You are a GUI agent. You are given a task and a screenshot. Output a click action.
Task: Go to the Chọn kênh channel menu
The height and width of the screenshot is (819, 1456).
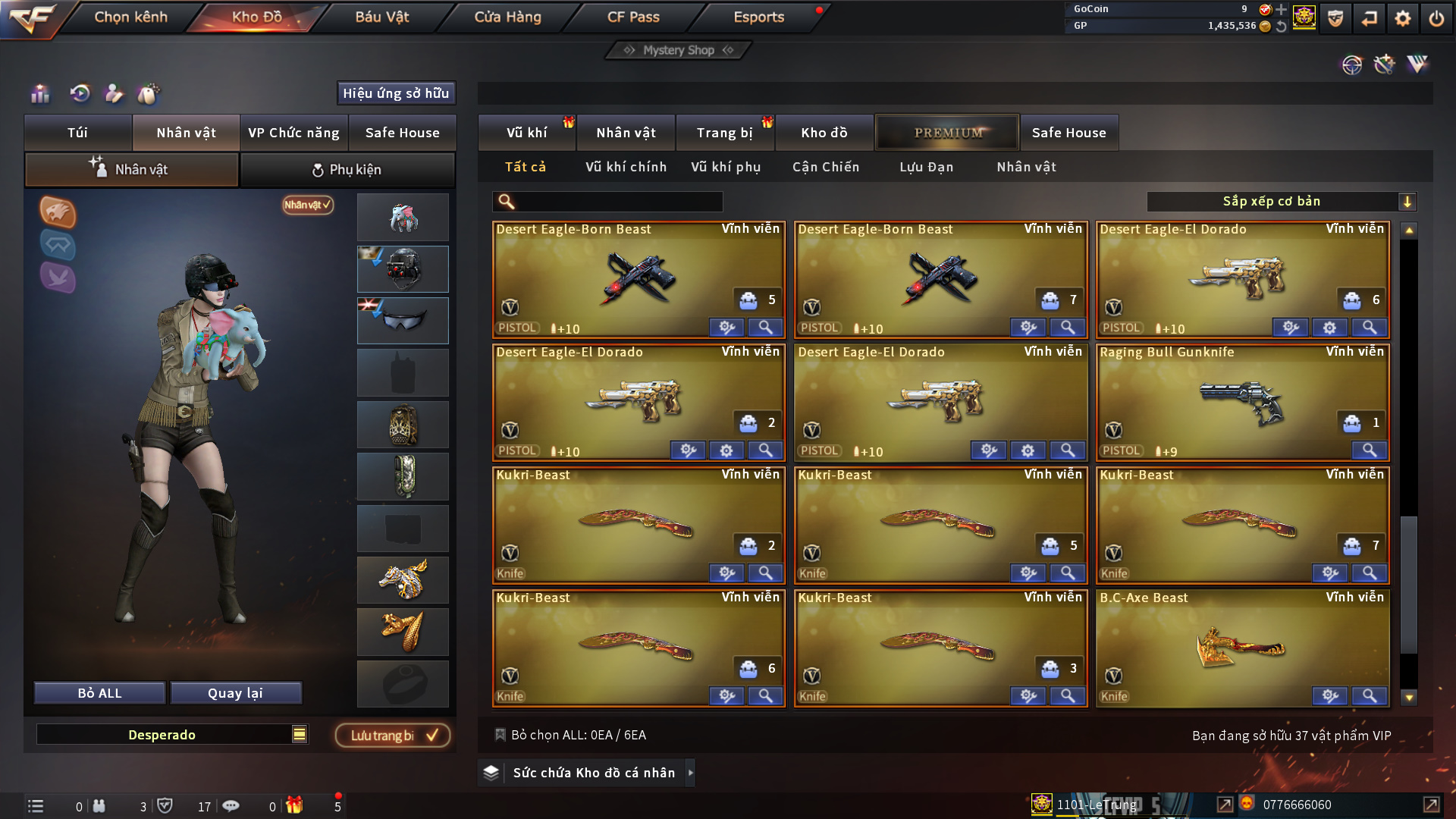(130, 17)
